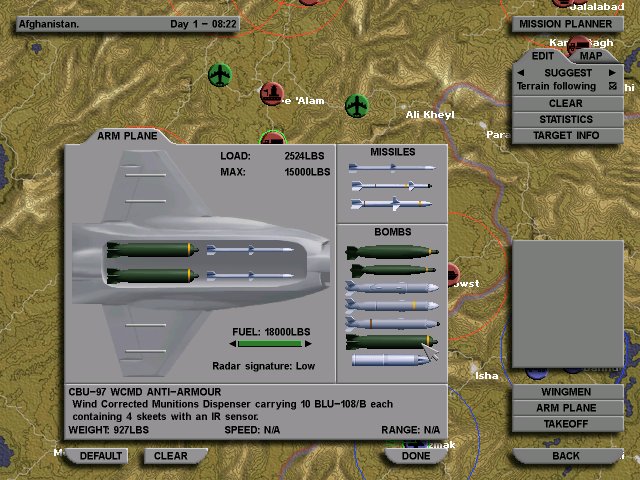The height and width of the screenshot is (480, 640).
Task: Open the STATISTICS panel
Action: pyautogui.click(x=566, y=119)
